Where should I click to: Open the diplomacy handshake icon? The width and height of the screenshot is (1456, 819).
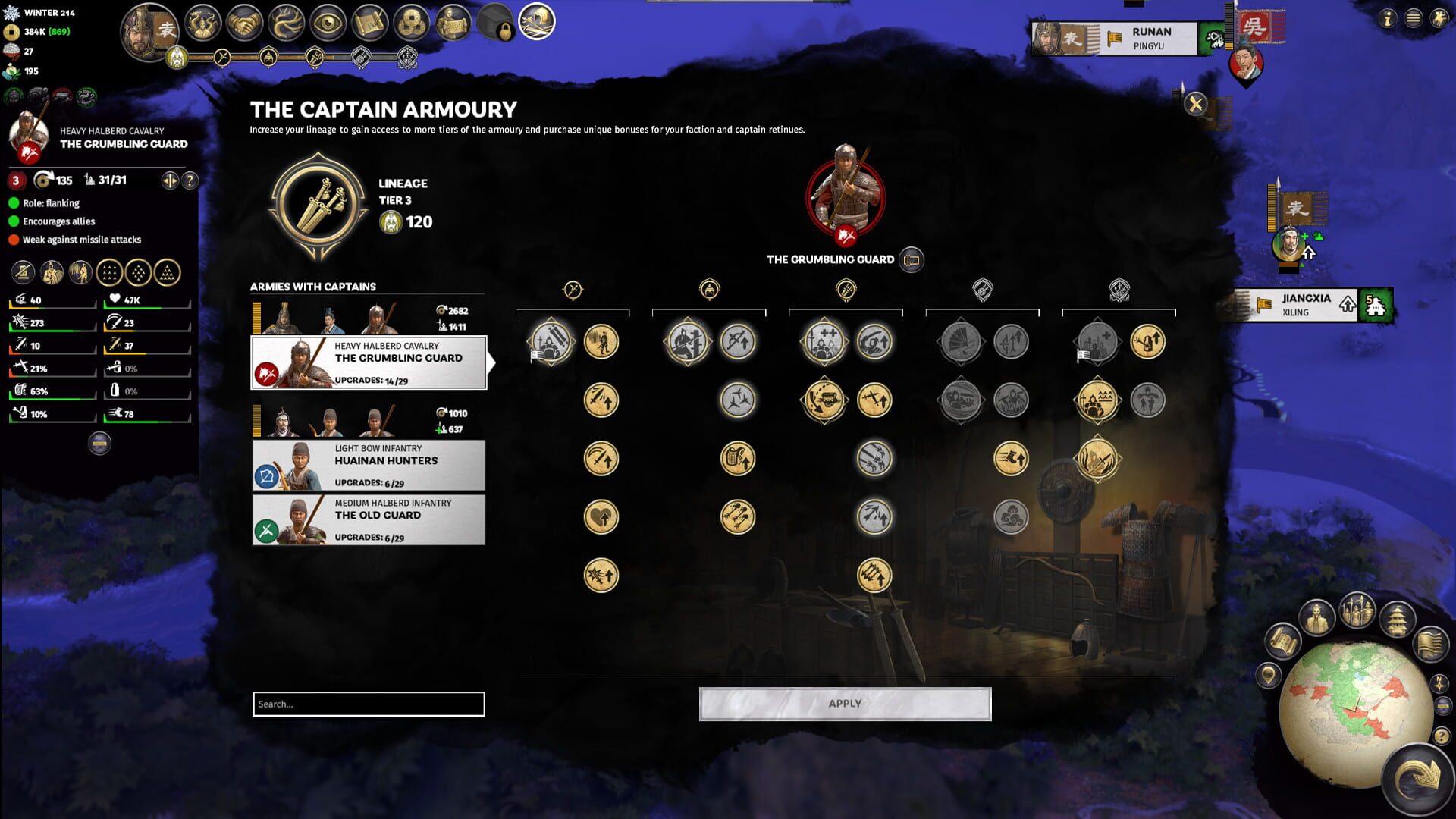pyautogui.click(x=244, y=21)
